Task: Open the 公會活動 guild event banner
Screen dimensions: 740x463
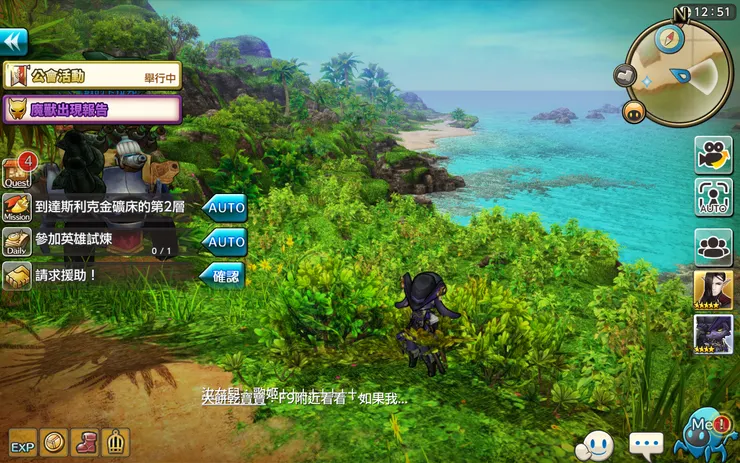Action: point(92,76)
